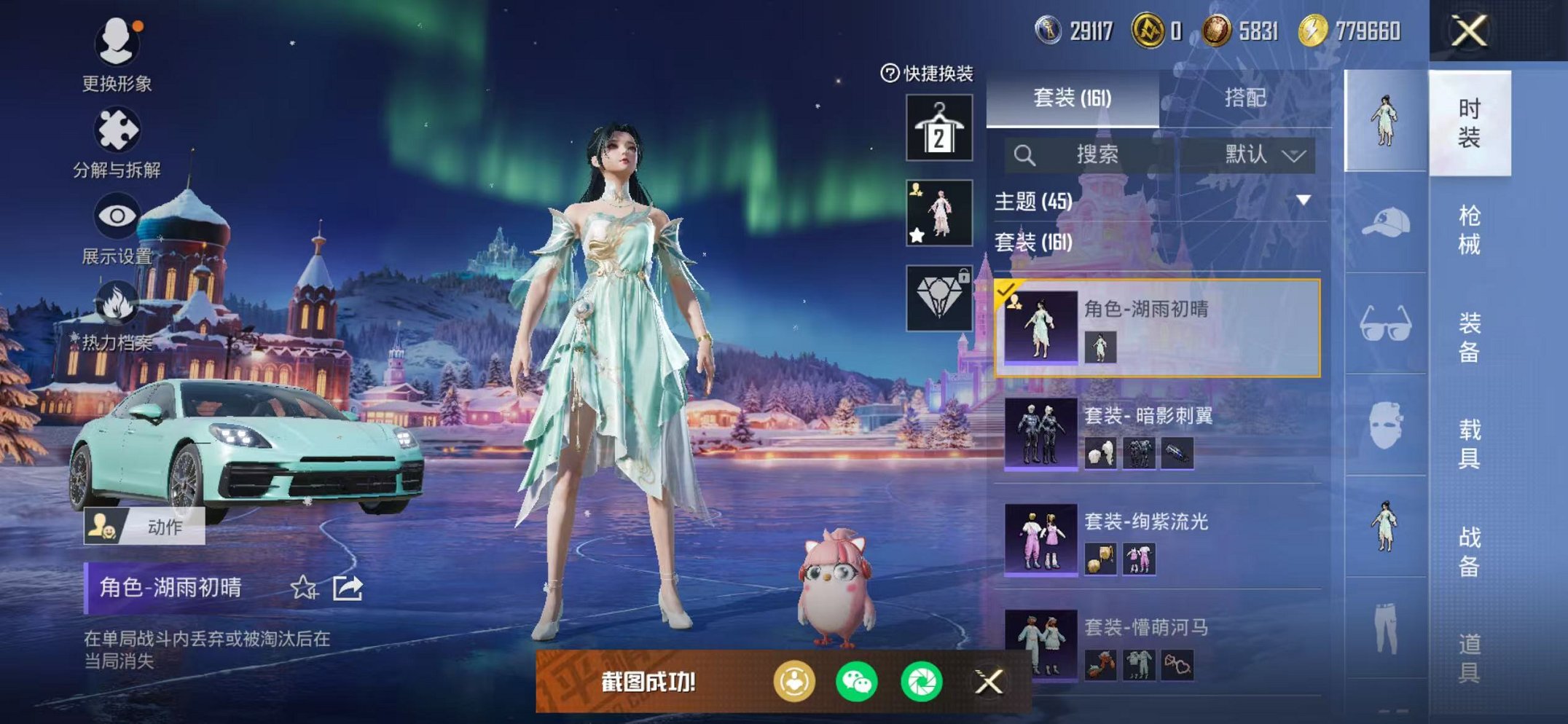Select the 套装 (161) tab
This screenshot has height=724, width=1568.
point(1072,98)
